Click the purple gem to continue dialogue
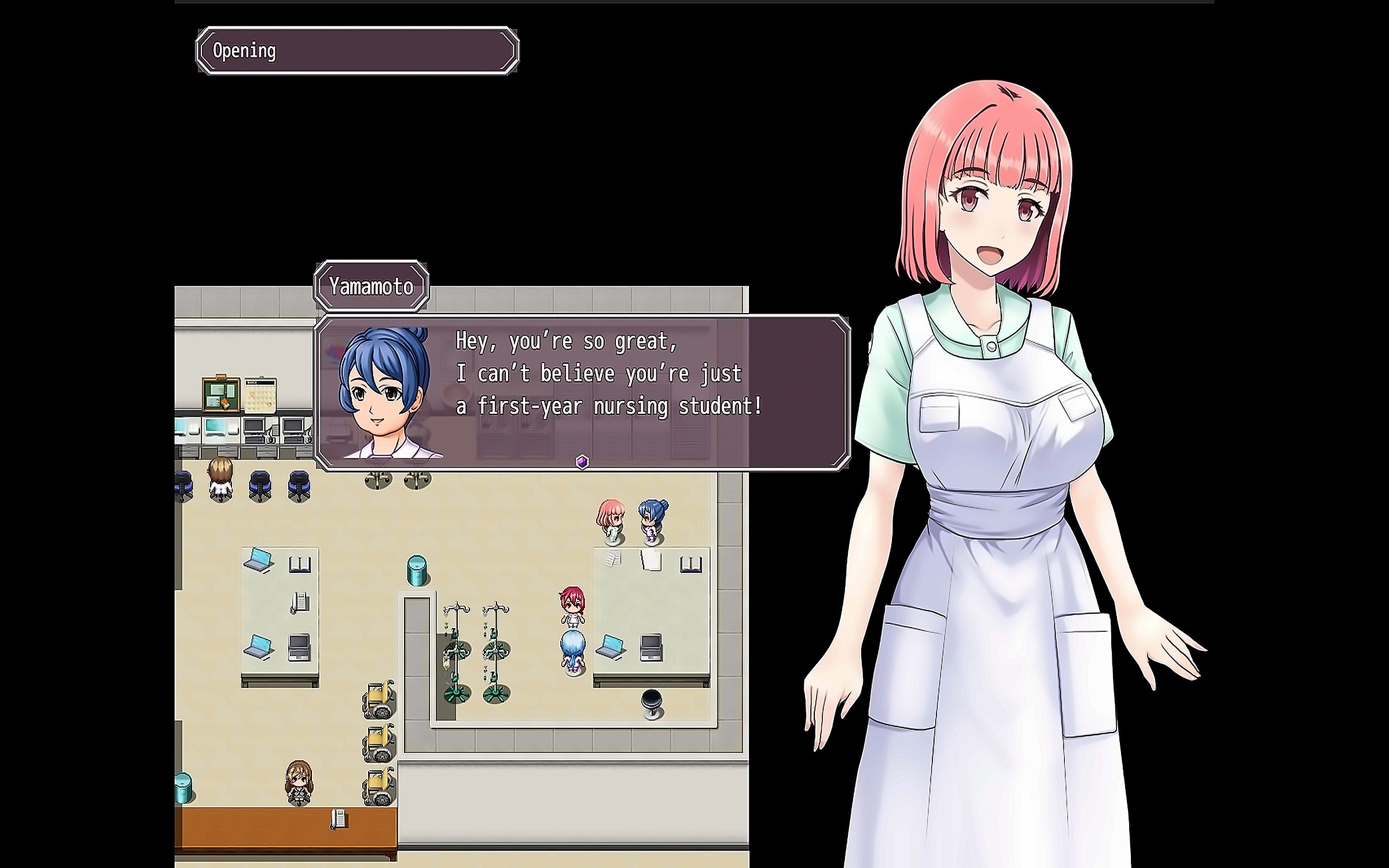Image resolution: width=1389 pixels, height=868 pixels. (x=582, y=462)
